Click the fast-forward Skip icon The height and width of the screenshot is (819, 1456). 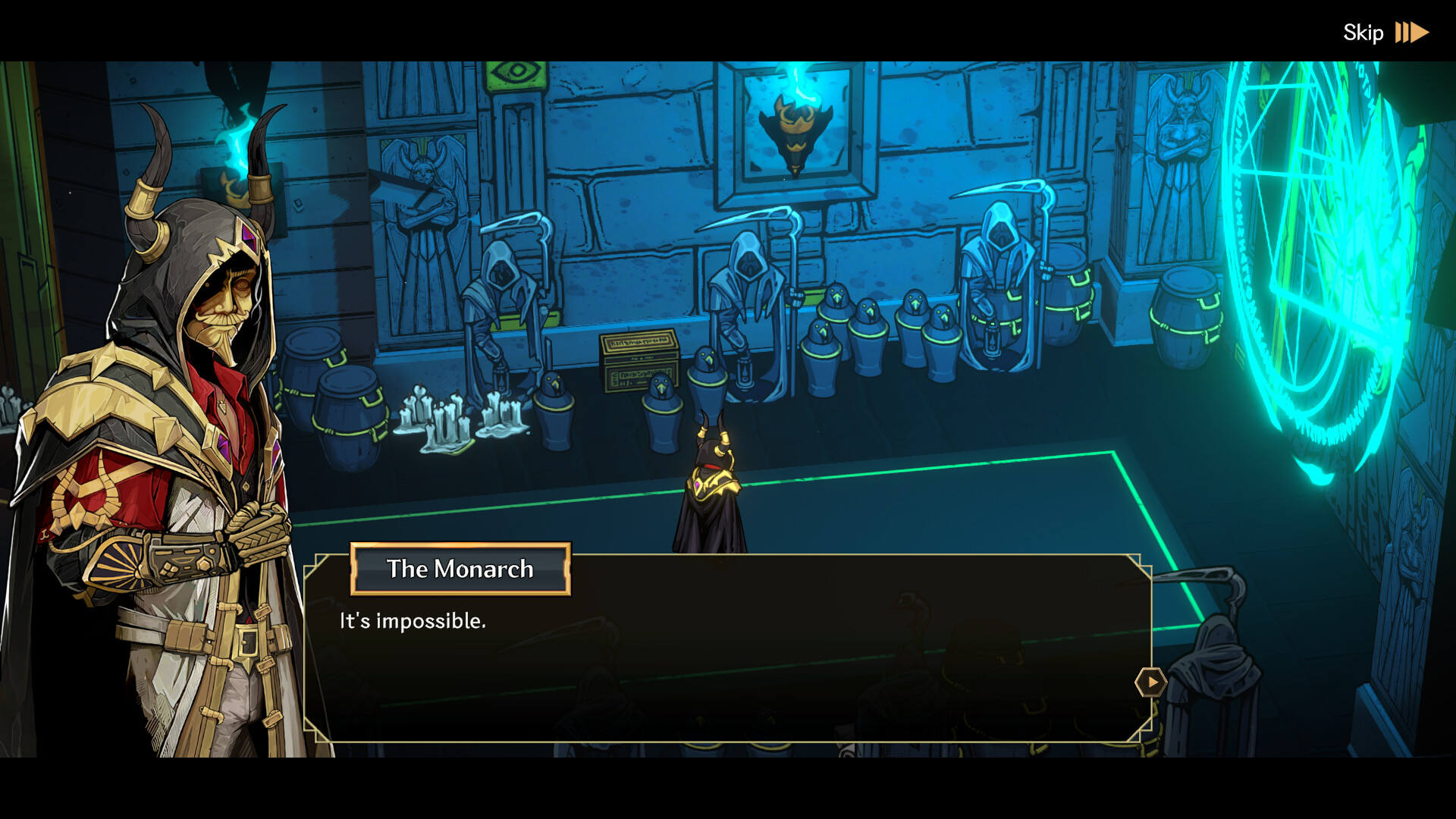pyautogui.click(x=1412, y=32)
